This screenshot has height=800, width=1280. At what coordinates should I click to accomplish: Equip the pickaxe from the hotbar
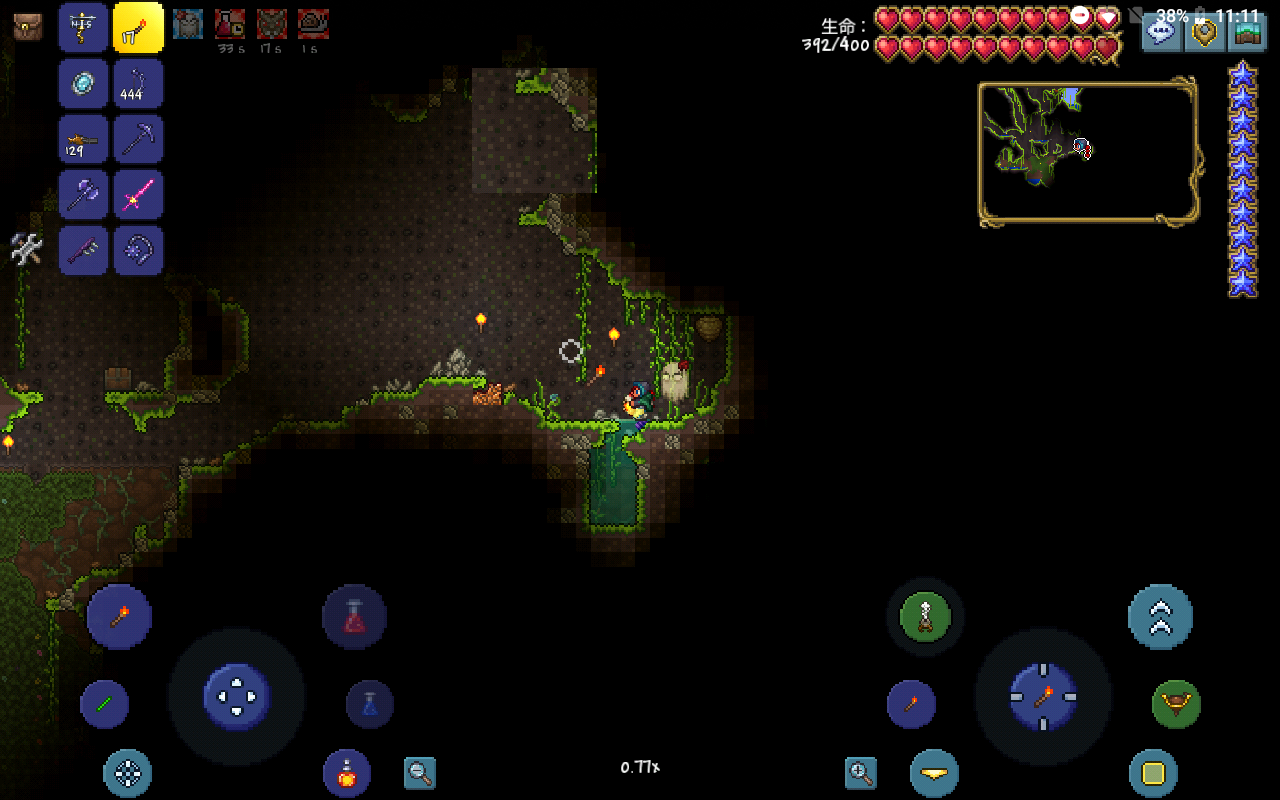pyautogui.click(x=138, y=139)
